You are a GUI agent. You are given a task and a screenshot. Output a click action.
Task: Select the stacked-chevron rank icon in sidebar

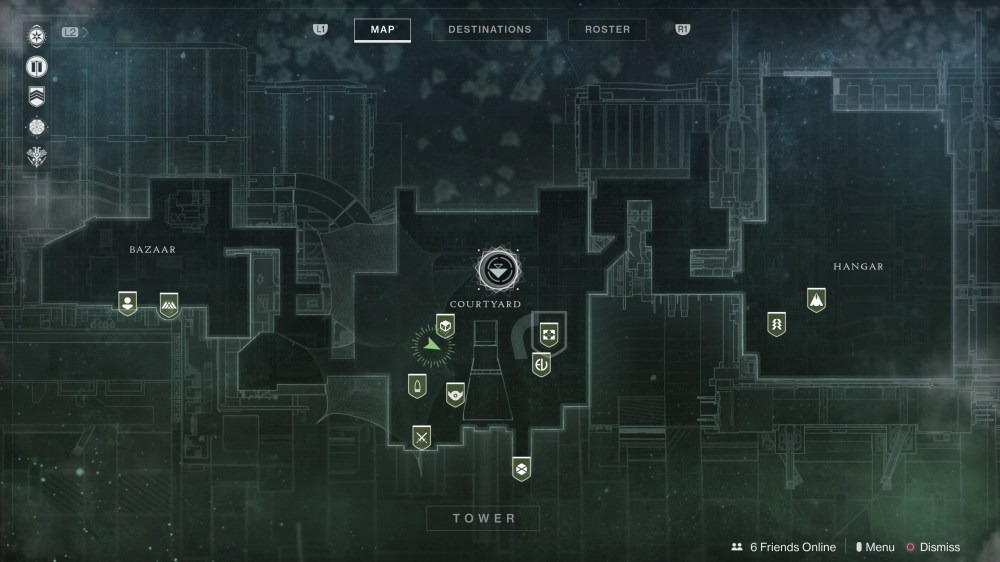click(37, 97)
